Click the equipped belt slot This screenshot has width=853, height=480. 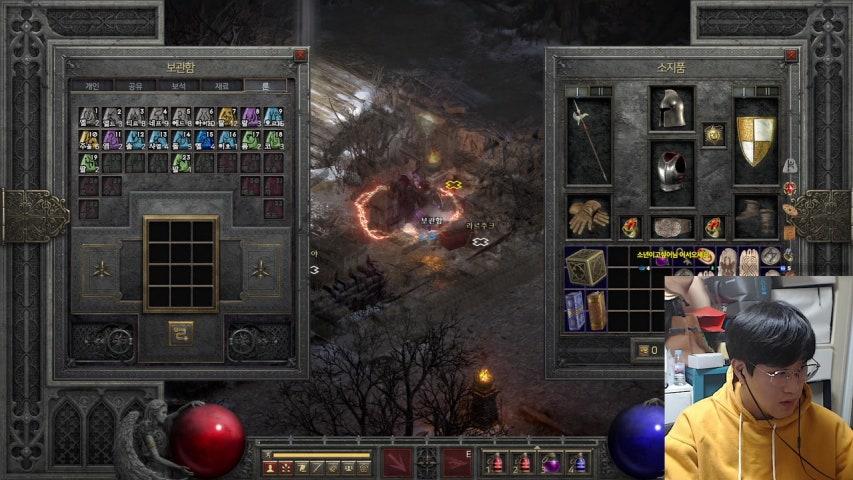click(672, 227)
